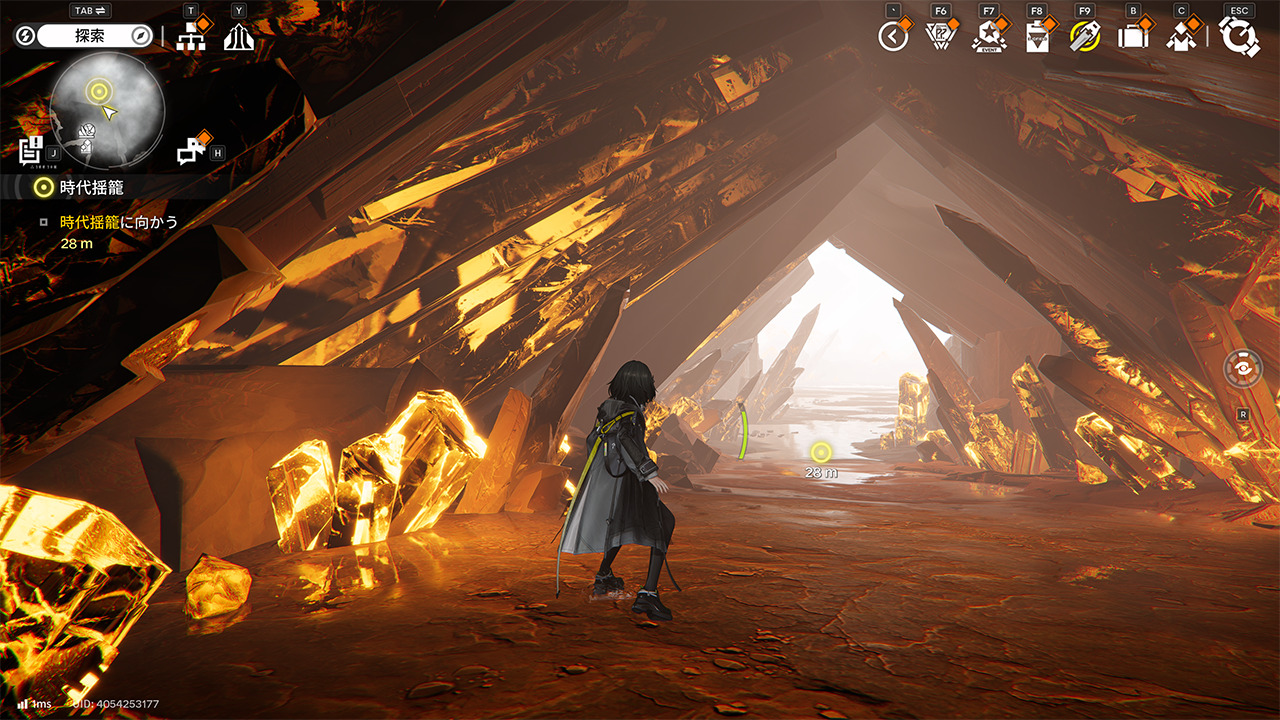Viewport: 1280px width, 720px height.
Task: Open the operator character icon
Action: pyautogui.click(x=1182, y=37)
